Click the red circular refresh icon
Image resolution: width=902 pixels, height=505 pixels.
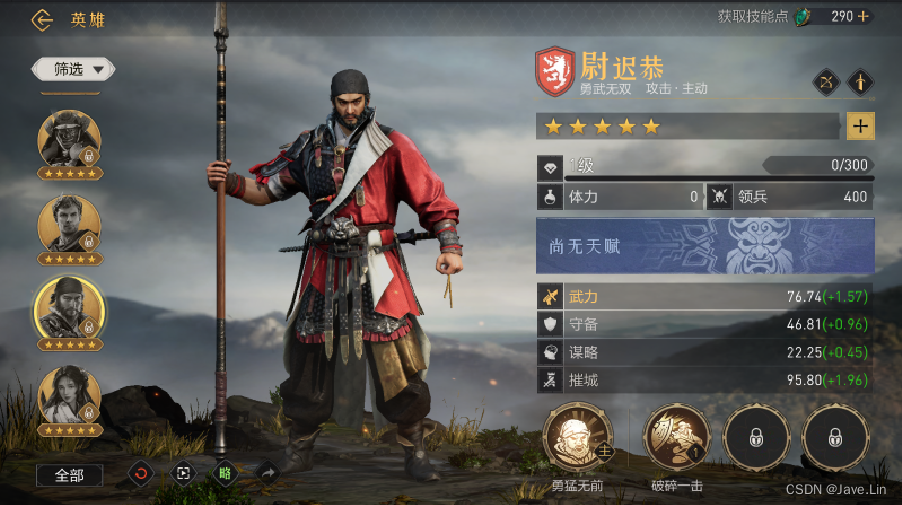pyautogui.click(x=141, y=473)
